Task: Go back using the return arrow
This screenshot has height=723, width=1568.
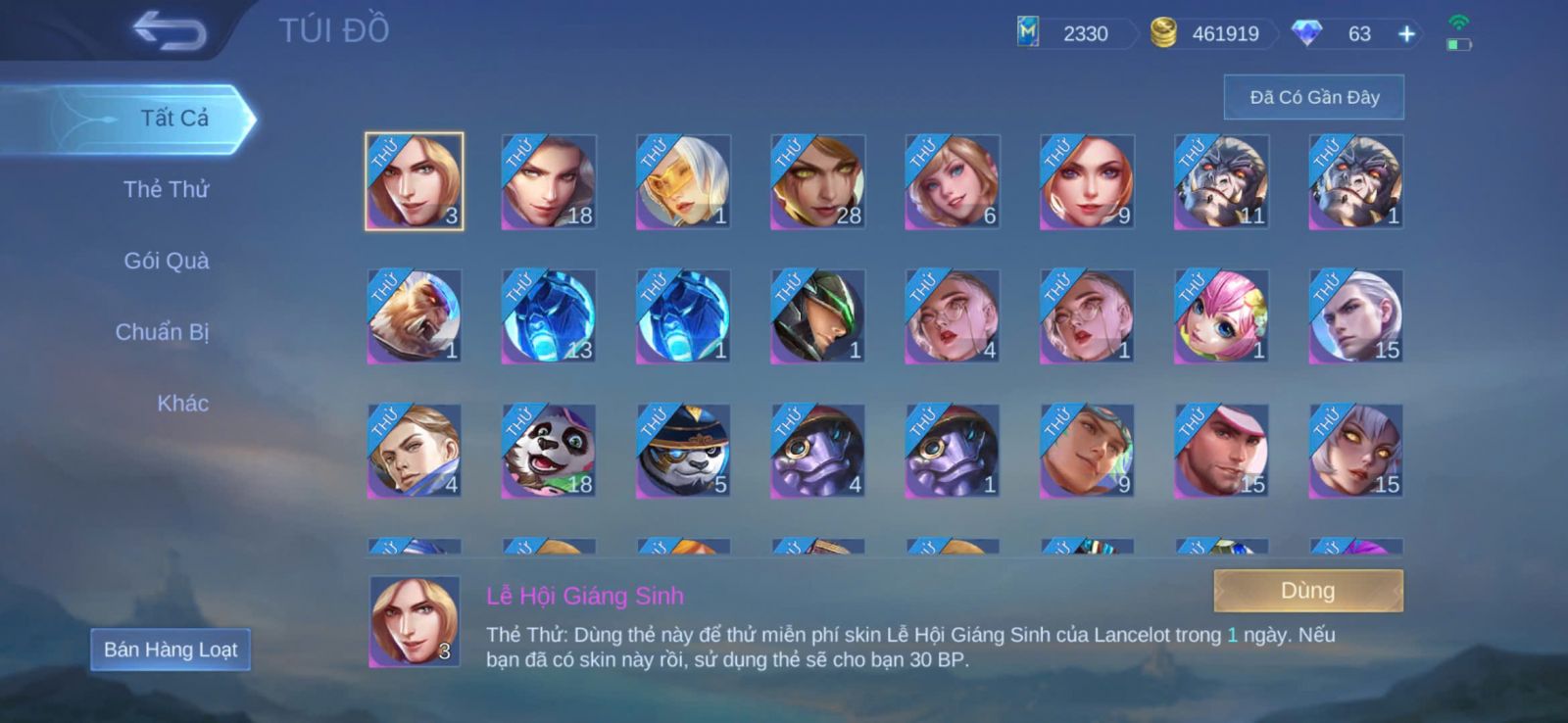Action: (170, 30)
